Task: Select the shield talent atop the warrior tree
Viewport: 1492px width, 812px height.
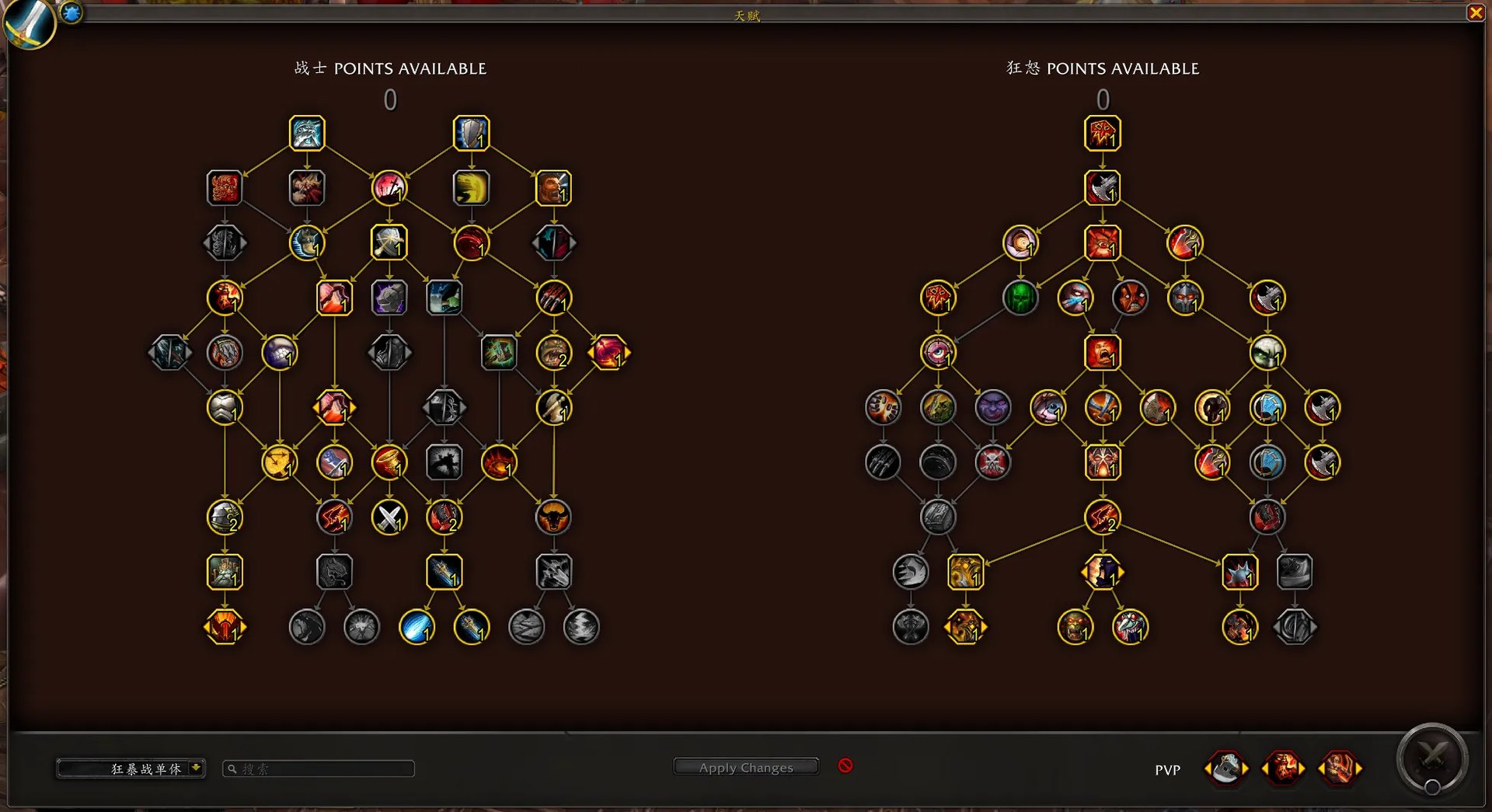Action: [471, 133]
